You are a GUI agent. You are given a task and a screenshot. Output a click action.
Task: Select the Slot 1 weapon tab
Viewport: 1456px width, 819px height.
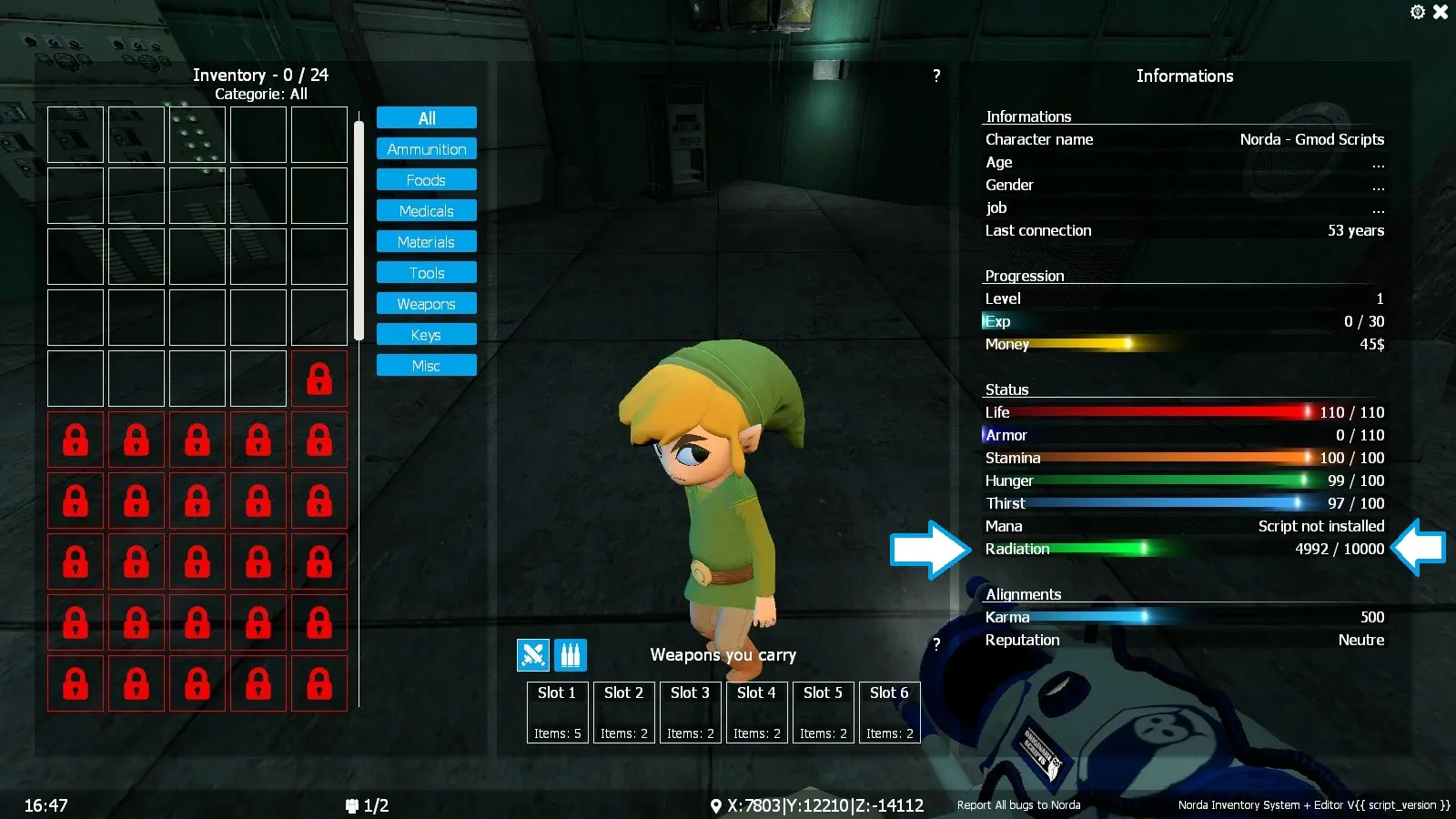pyautogui.click(x=557, y=712)
